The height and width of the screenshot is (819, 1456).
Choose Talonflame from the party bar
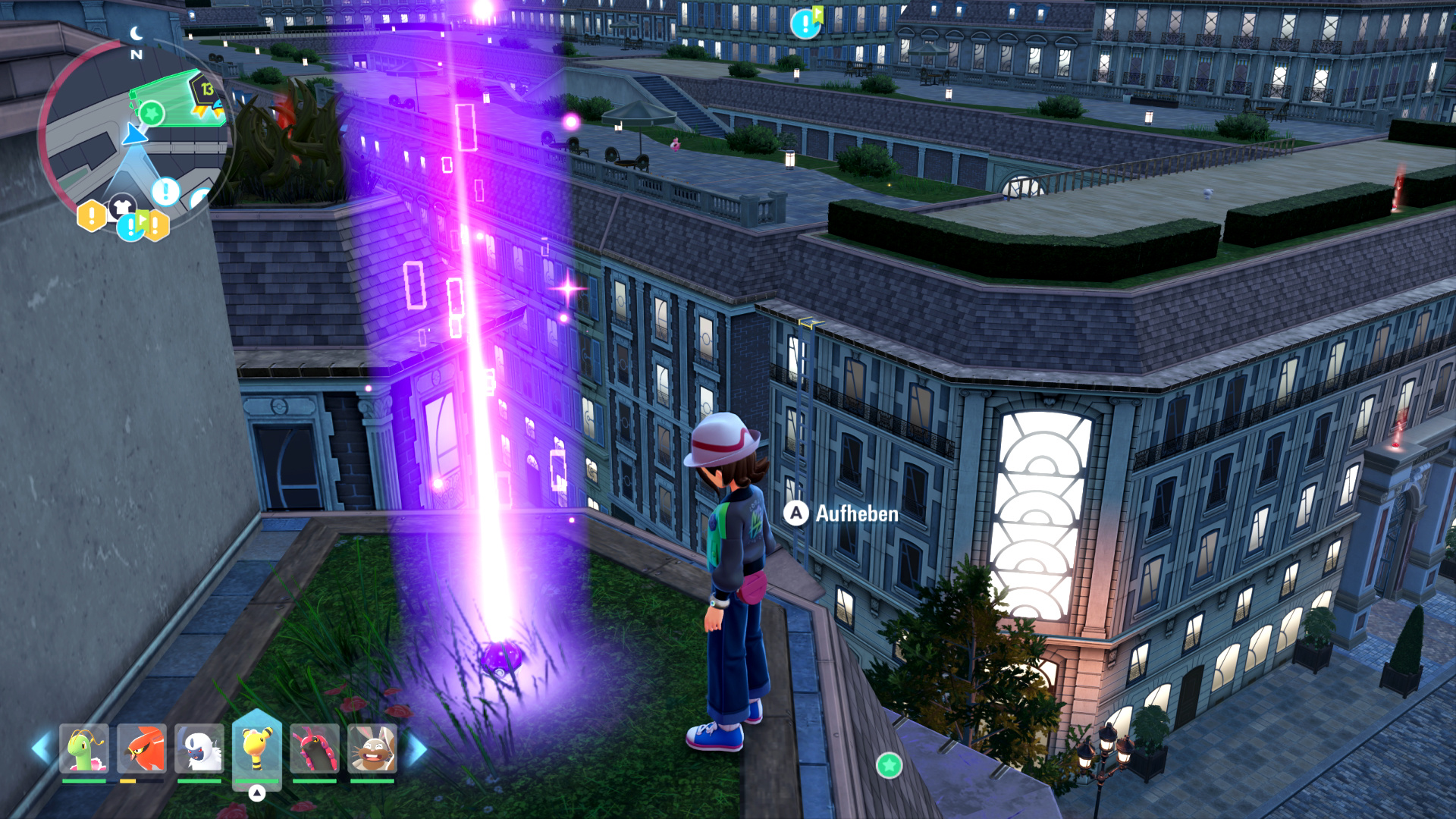coord(142,748)
